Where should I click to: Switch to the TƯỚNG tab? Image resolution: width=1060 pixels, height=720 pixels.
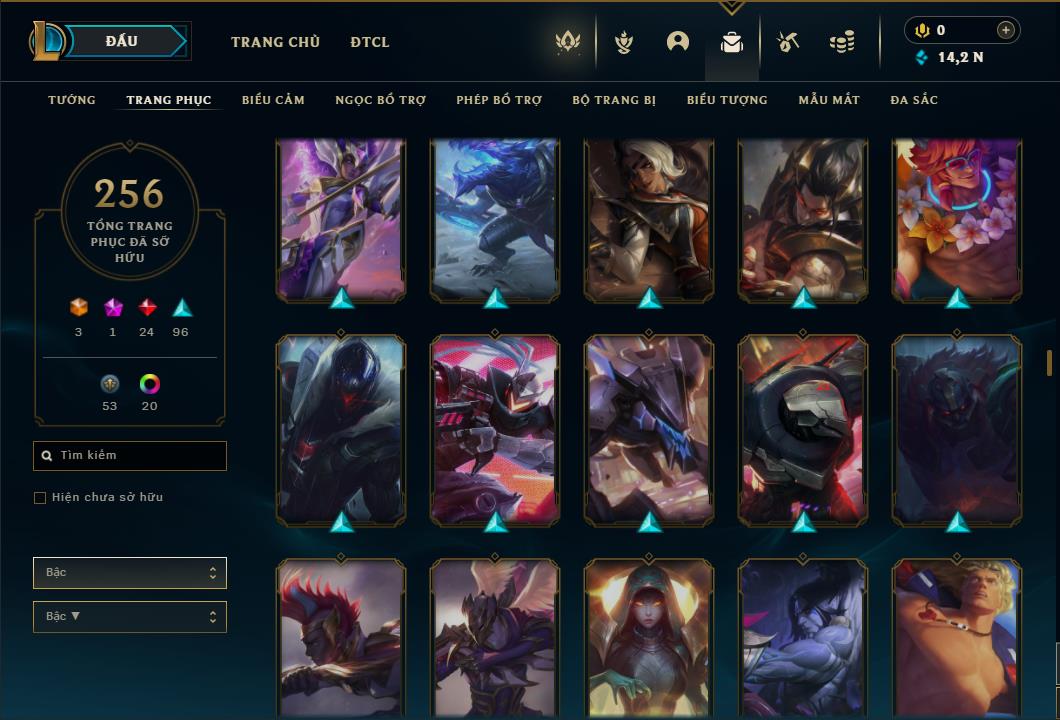click(72, 100)
